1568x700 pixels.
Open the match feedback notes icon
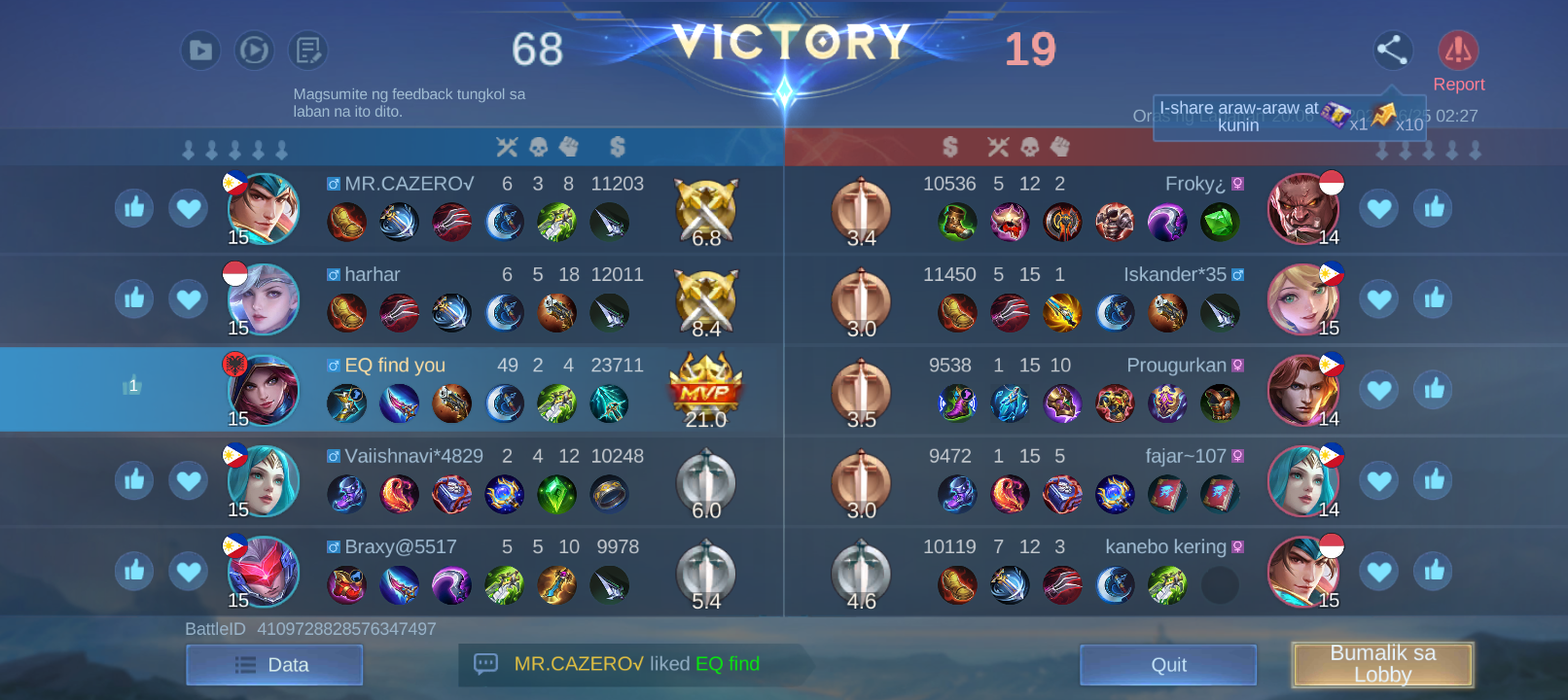307,51
